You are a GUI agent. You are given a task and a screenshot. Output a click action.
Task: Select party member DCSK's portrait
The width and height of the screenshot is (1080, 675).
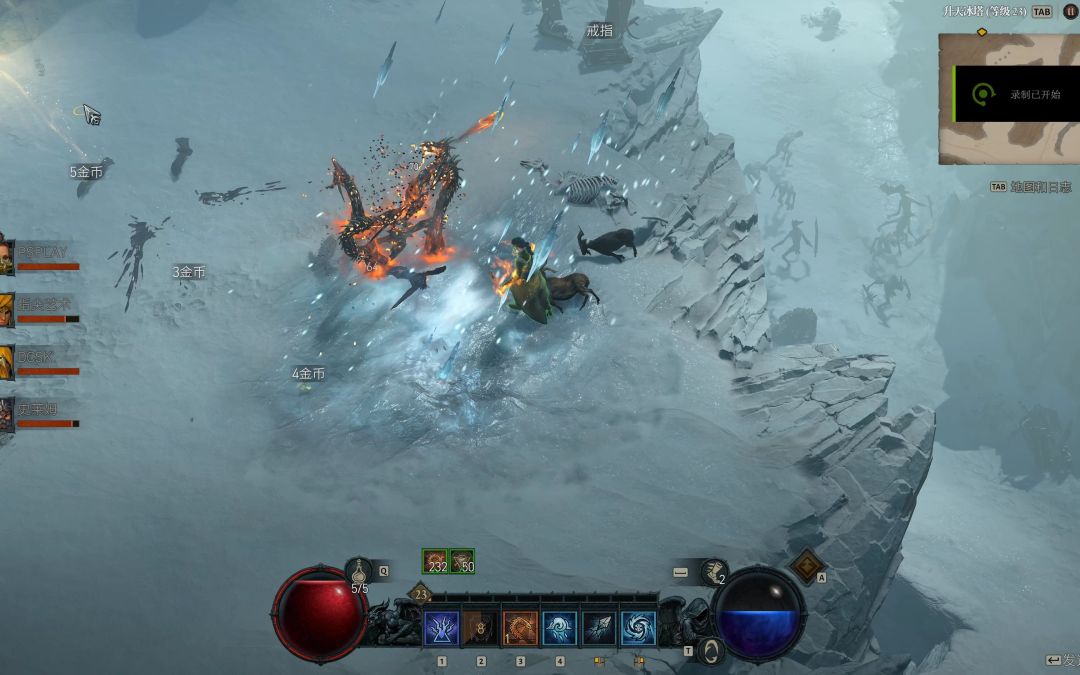[x=6, y=362]
